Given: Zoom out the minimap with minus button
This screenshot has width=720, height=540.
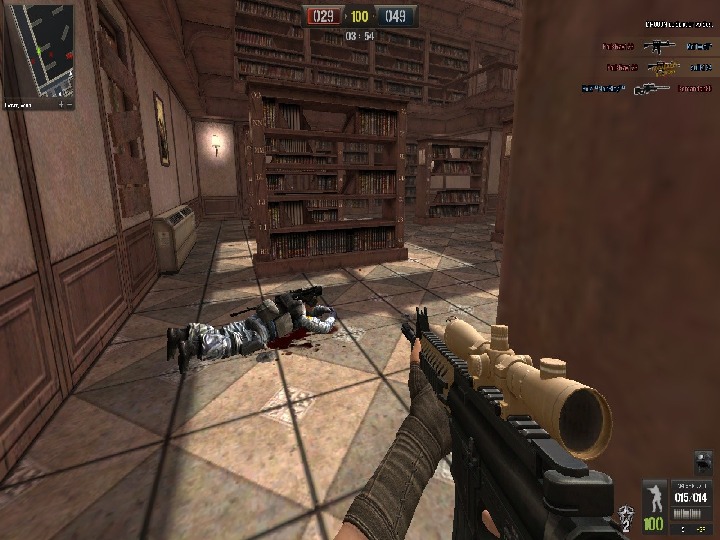Looking at the screenshot, I should (x=70, y=104).
